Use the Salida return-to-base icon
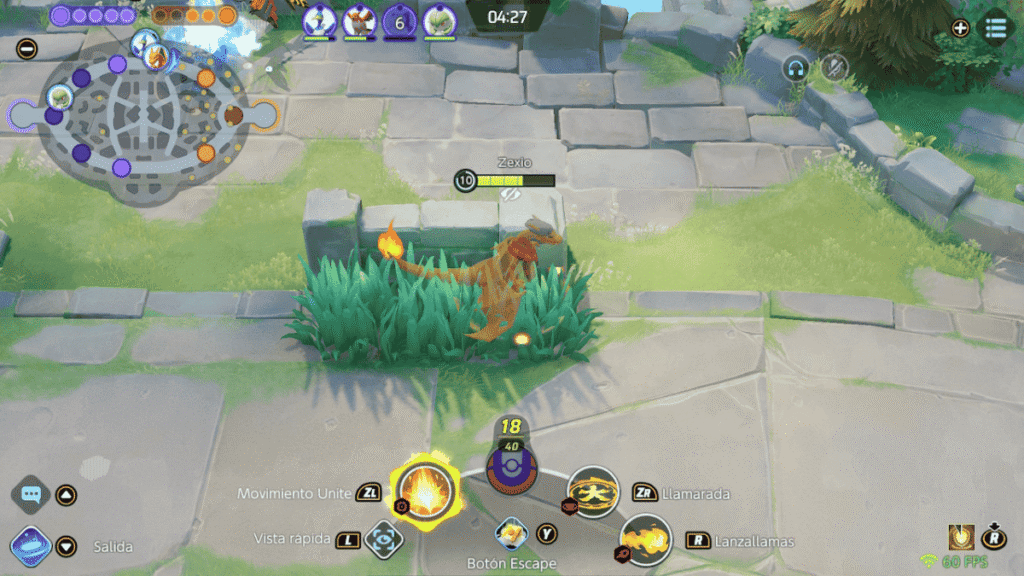Image resolution: width=1024 pixels, height=576 pixels. 31,547
